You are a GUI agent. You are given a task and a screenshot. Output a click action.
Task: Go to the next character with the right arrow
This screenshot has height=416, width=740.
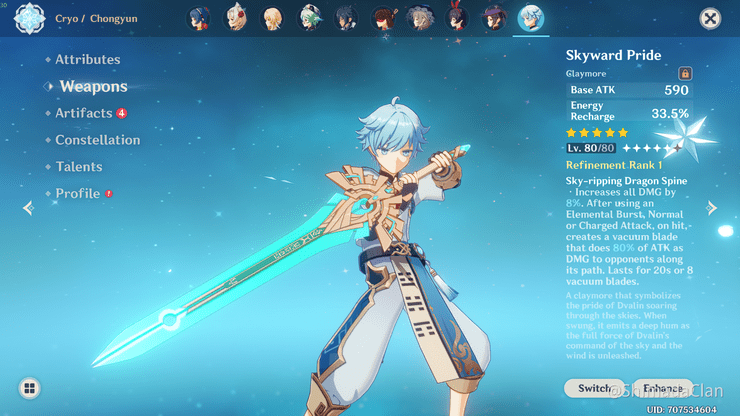click(x=712, y=208)
